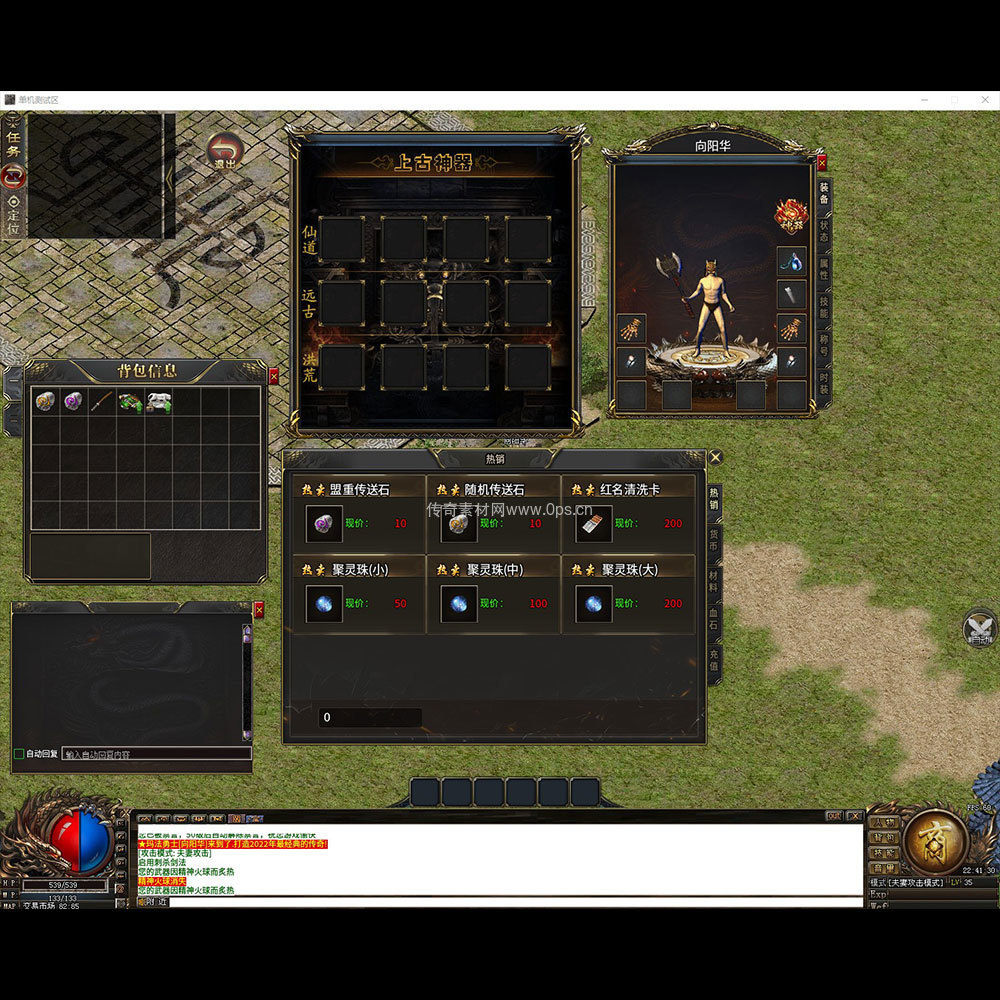Open the golden 商 shop button

935,841
